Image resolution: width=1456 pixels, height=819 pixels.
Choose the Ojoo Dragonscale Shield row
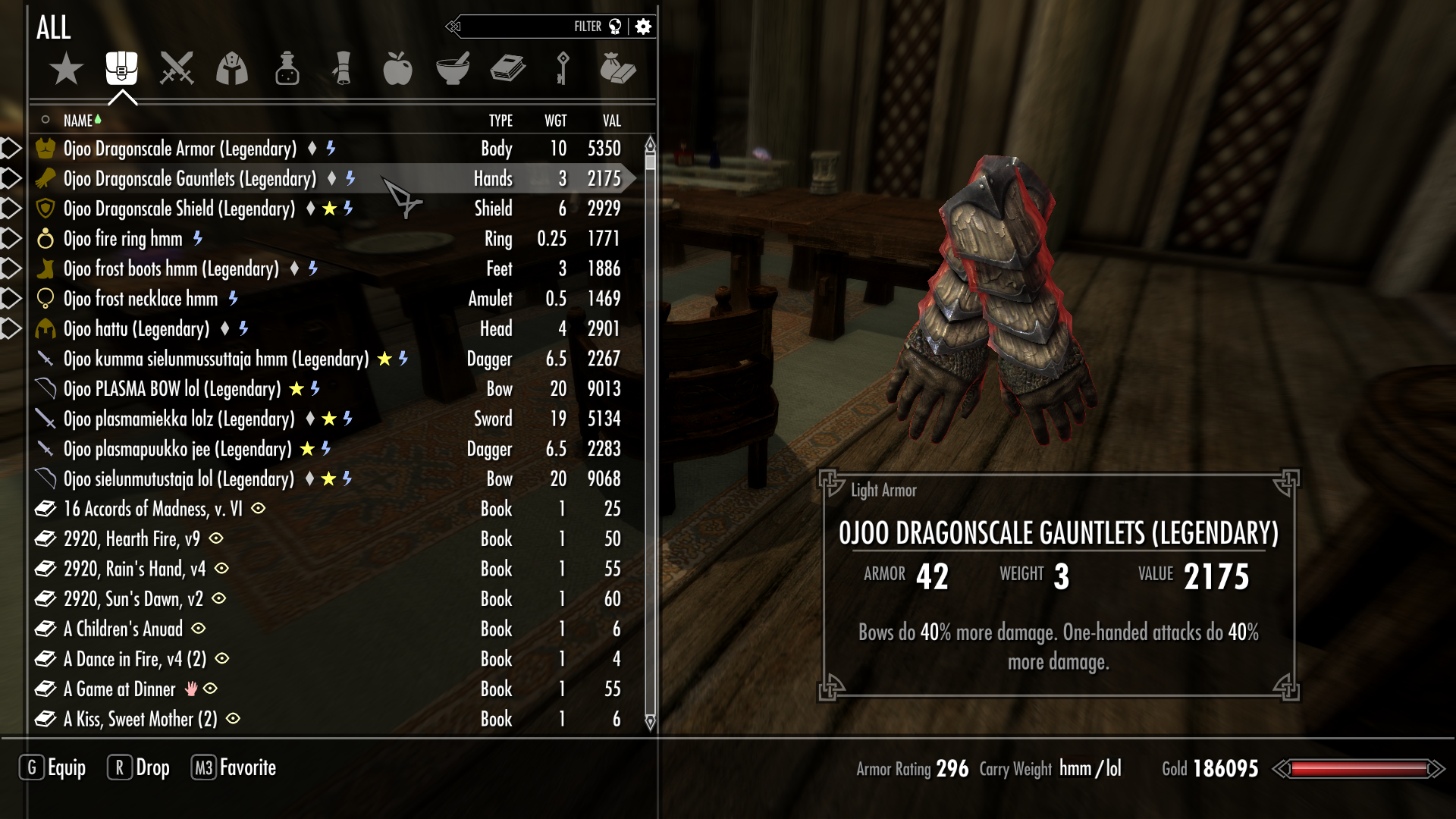(179, 209)
